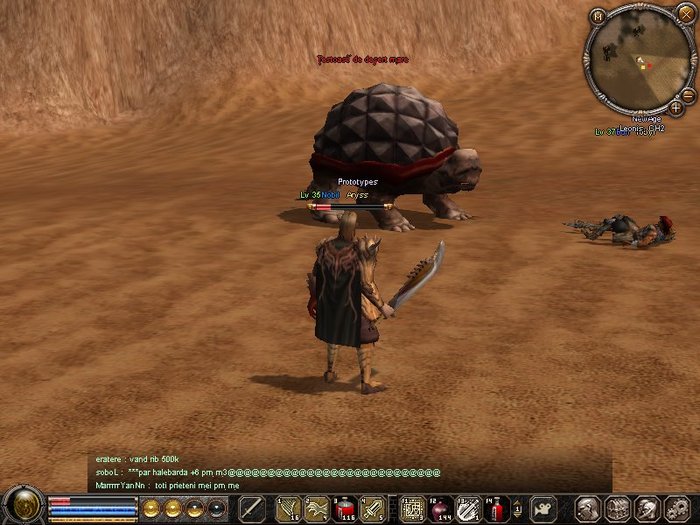Activate the sword skill in slot 4
This screenshot has height=525, width=700.
[372, 508]
